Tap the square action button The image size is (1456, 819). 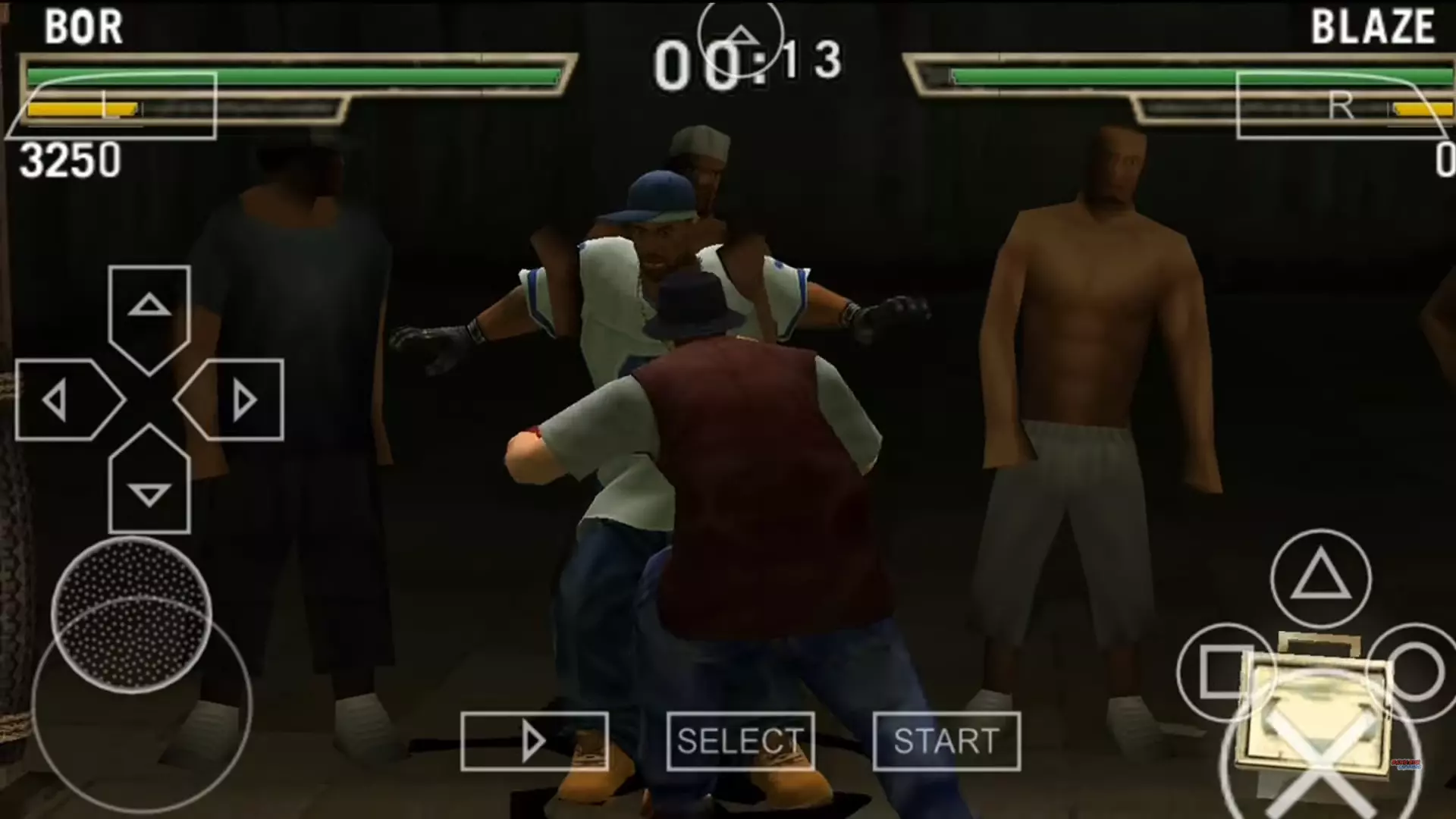[1225, 672]
